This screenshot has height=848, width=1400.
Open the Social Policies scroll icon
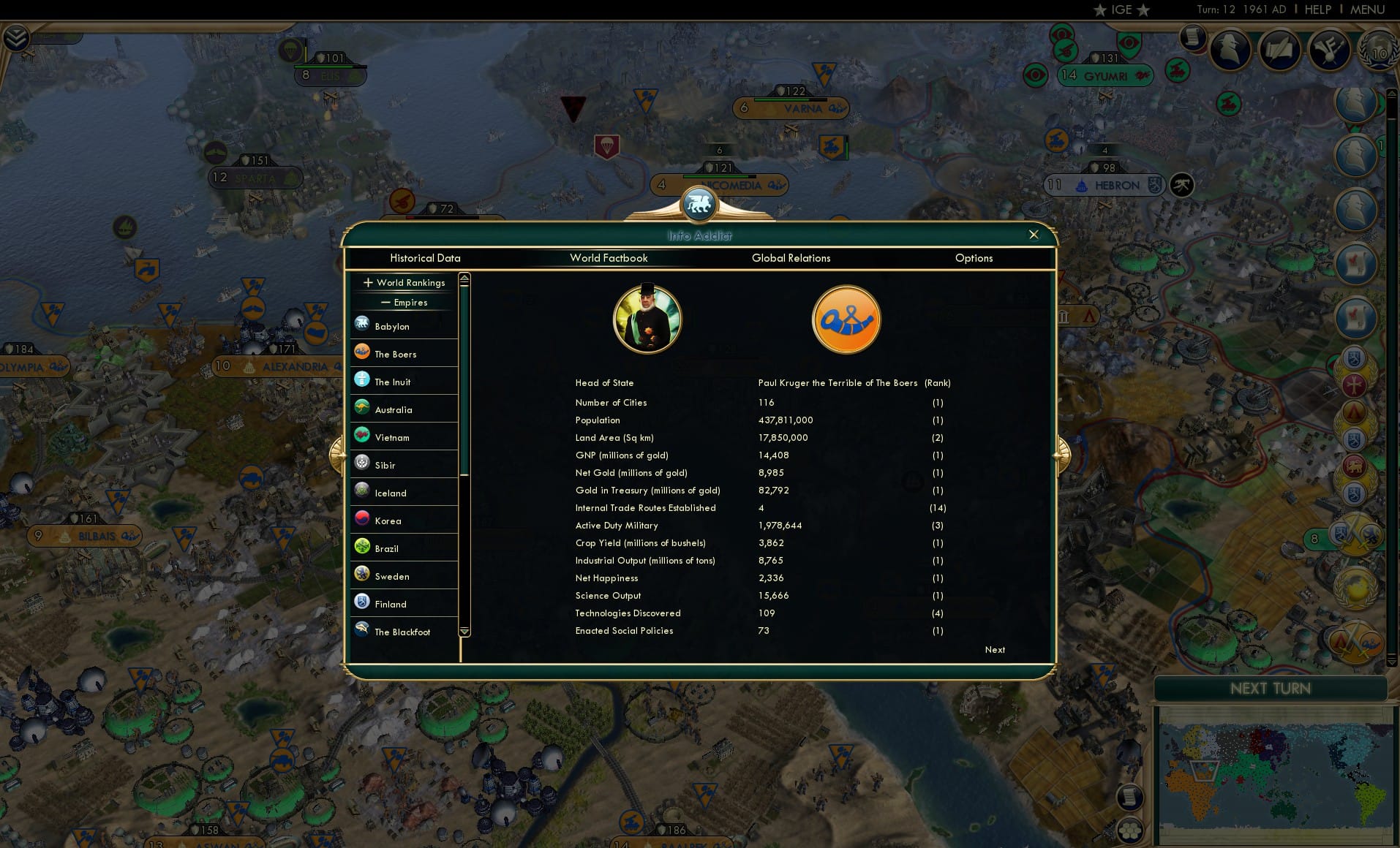pos(1282,49)
